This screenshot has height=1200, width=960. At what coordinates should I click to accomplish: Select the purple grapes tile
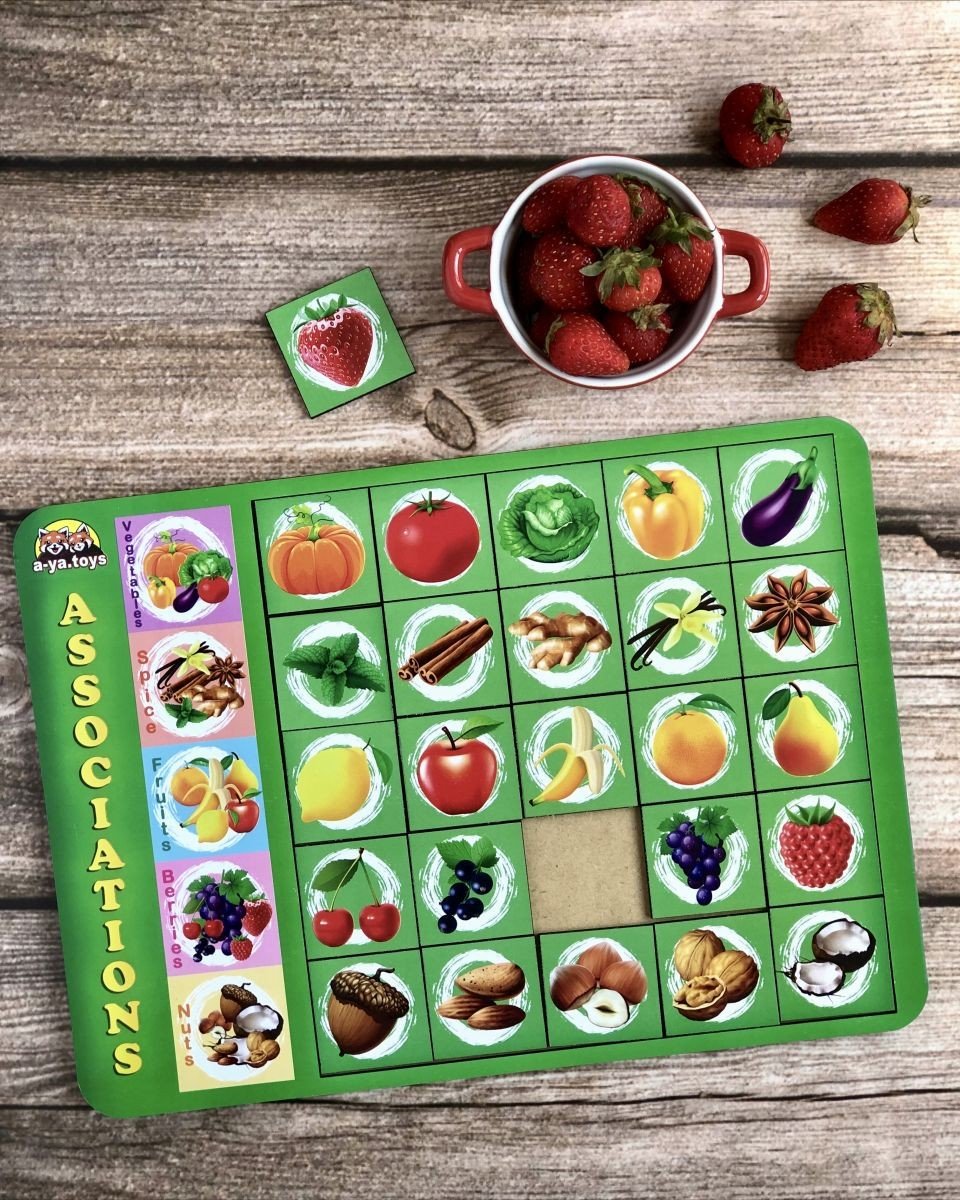pyautogui.click(x=698, y=855)
